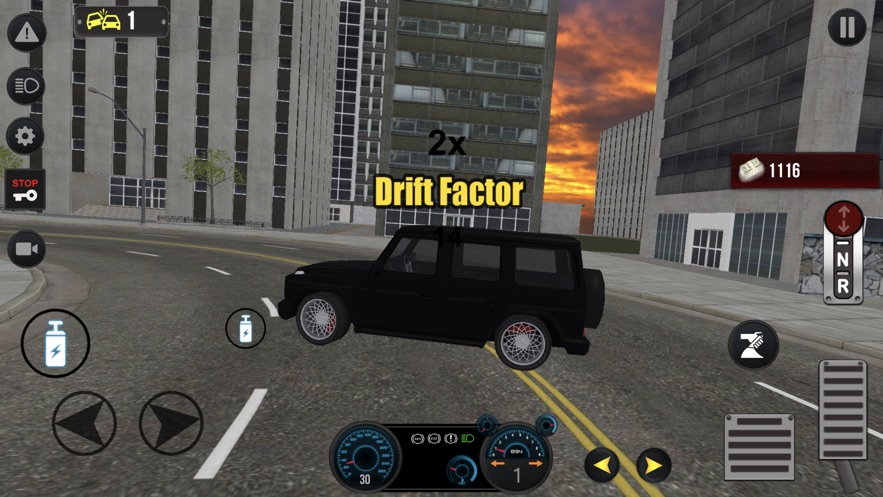Steer left with the left arrow button
The height and width of the screenshot is (497, 883).
coord(84,423)
